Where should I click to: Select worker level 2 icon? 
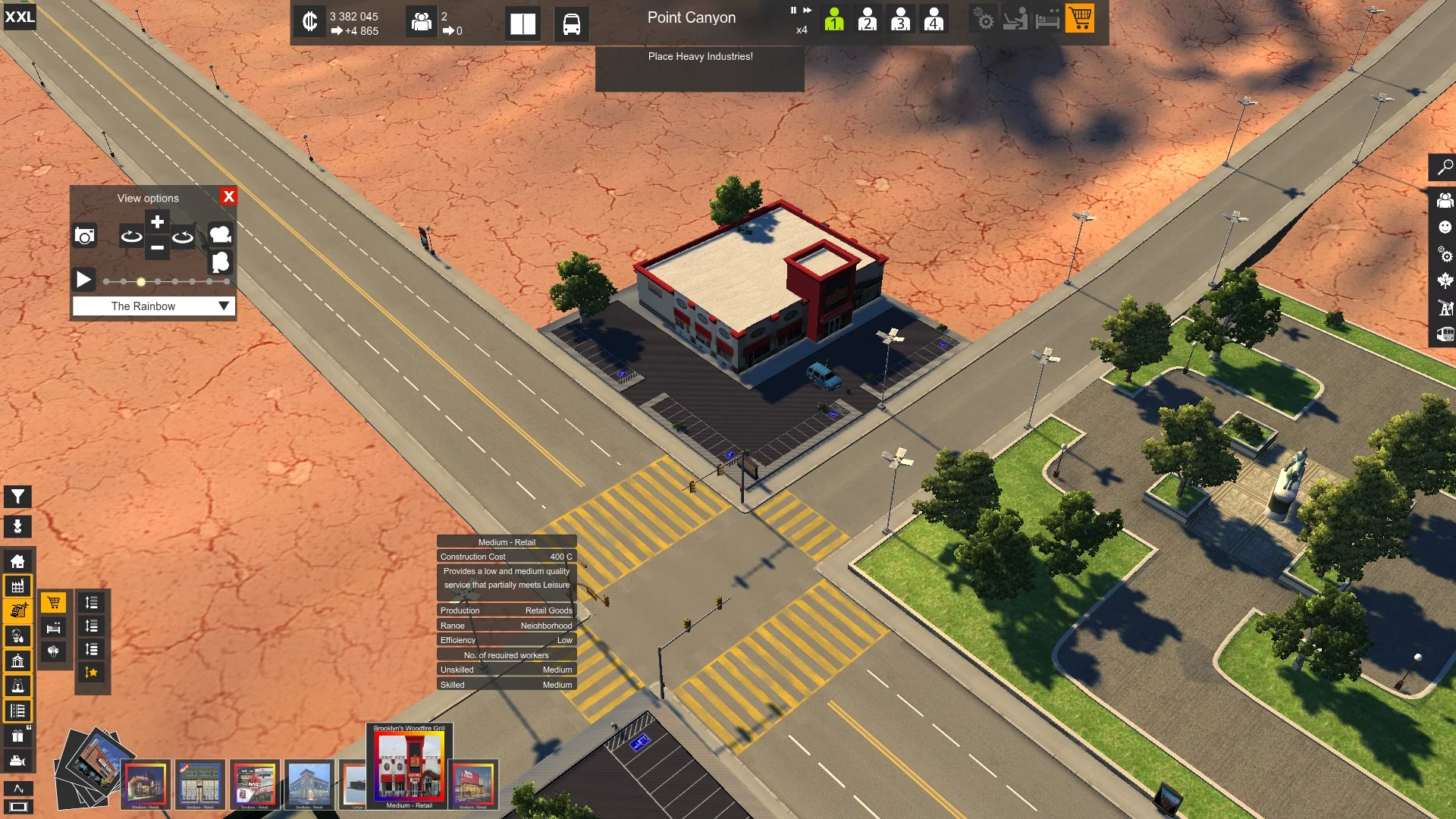pos(867,19)
